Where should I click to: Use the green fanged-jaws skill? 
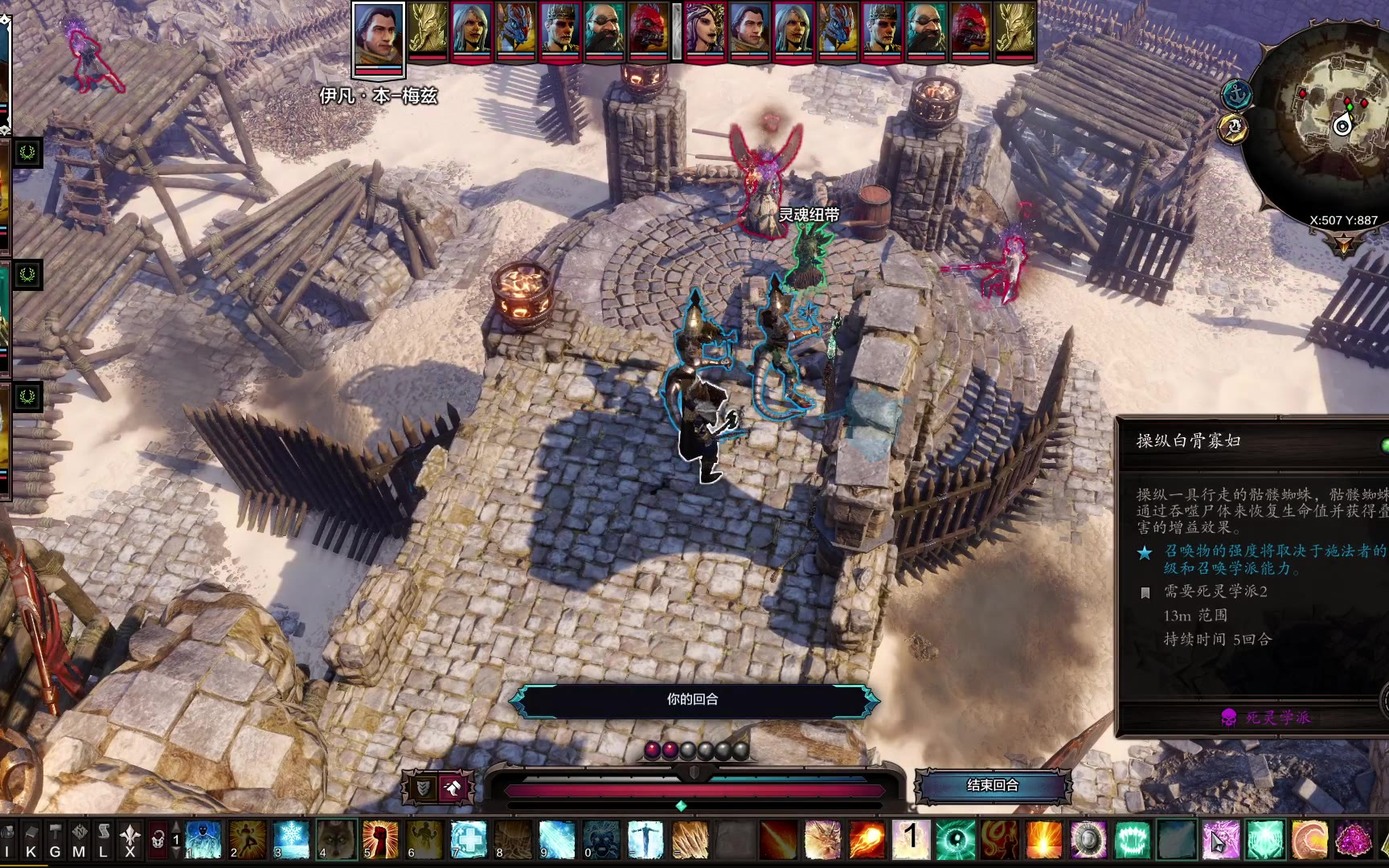pyautogui.click(x=1133, y=840)
